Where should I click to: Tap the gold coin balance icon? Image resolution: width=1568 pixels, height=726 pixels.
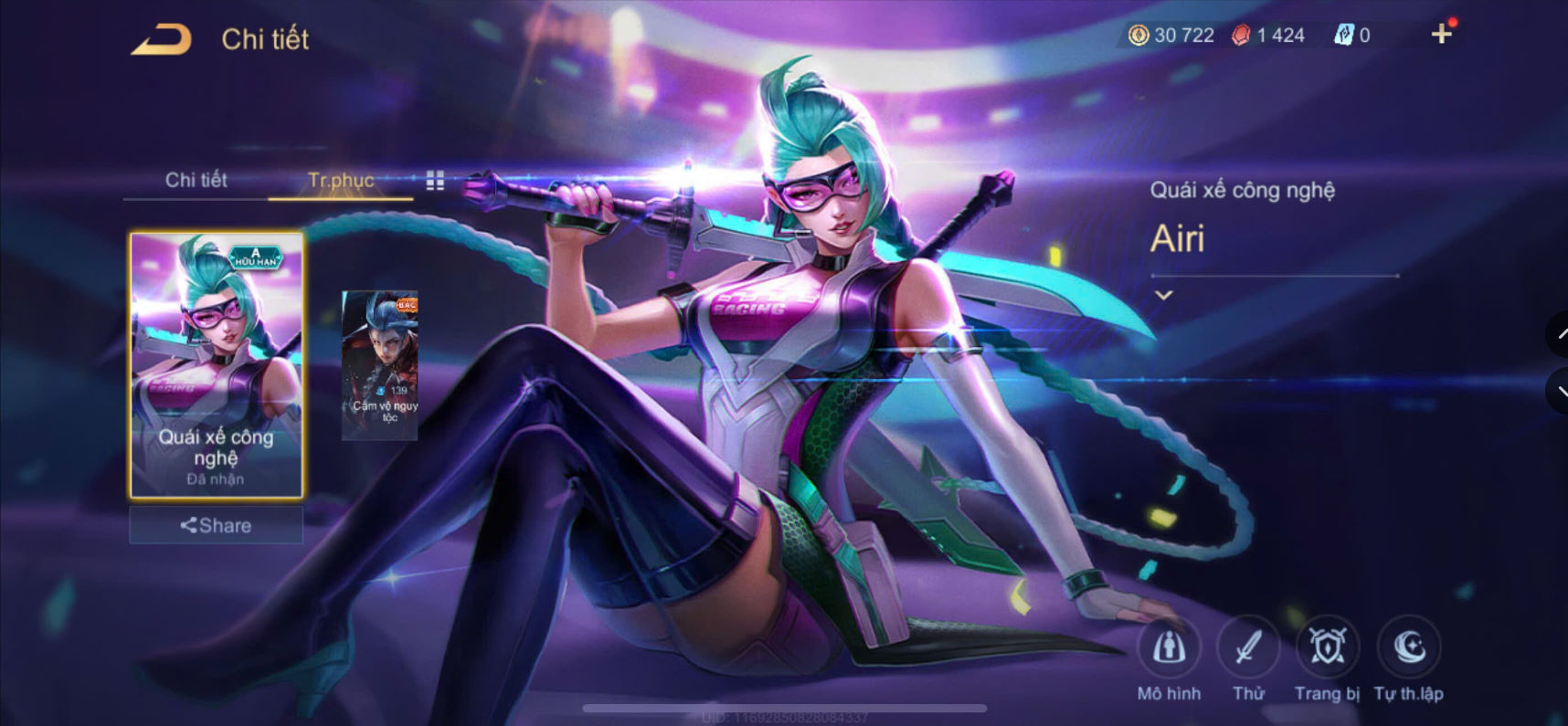point(1138,35)
